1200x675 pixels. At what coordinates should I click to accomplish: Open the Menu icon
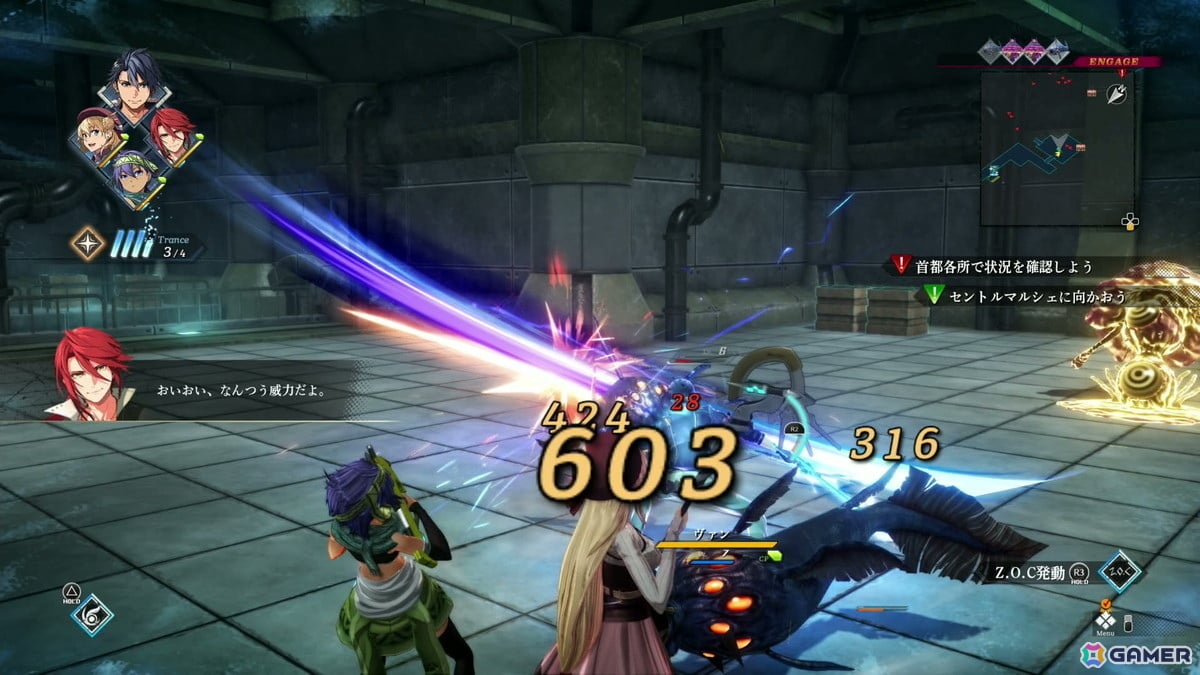[1105, 620]
